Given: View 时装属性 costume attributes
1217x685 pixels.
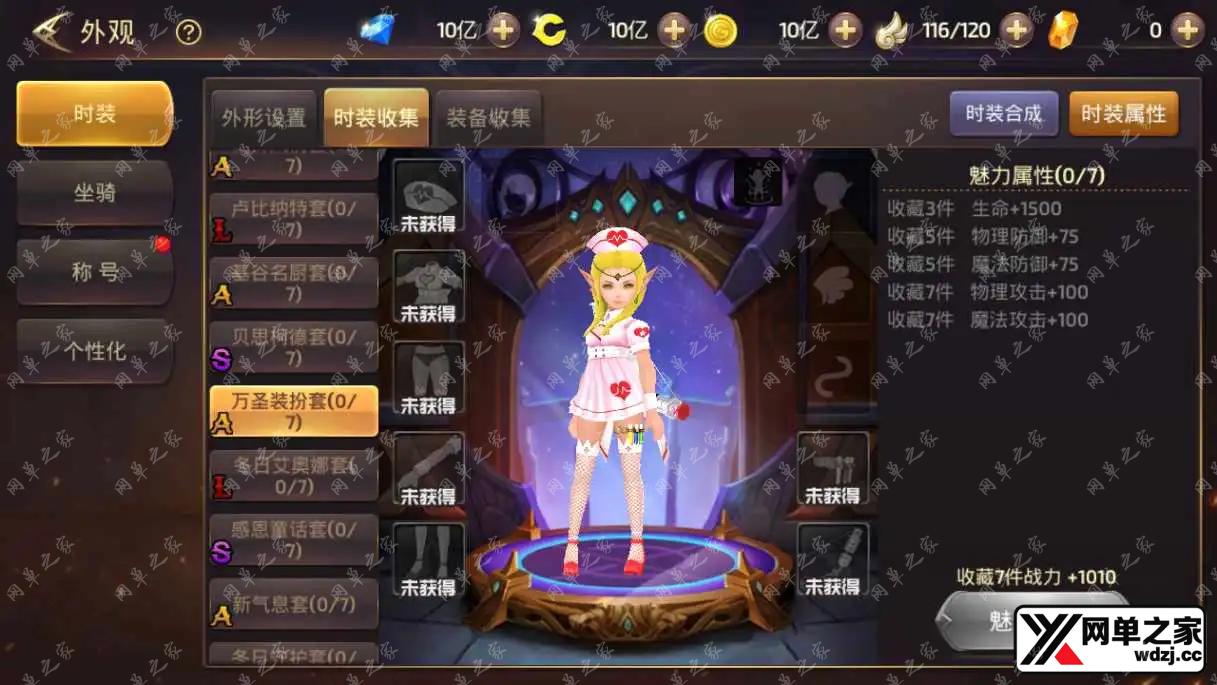Looking at the screenshot, I should point(1123,114).
